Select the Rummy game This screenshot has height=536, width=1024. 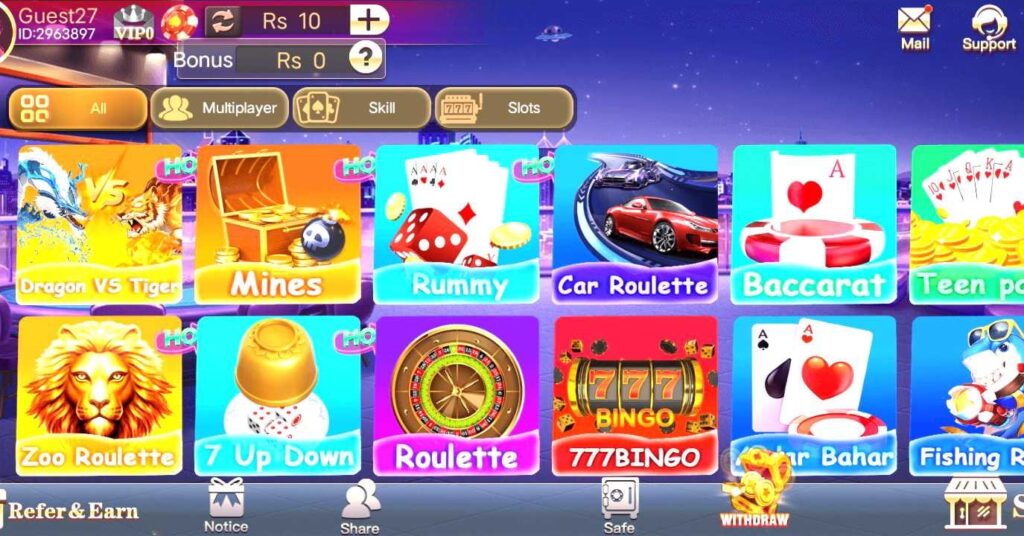pos(457,223)
